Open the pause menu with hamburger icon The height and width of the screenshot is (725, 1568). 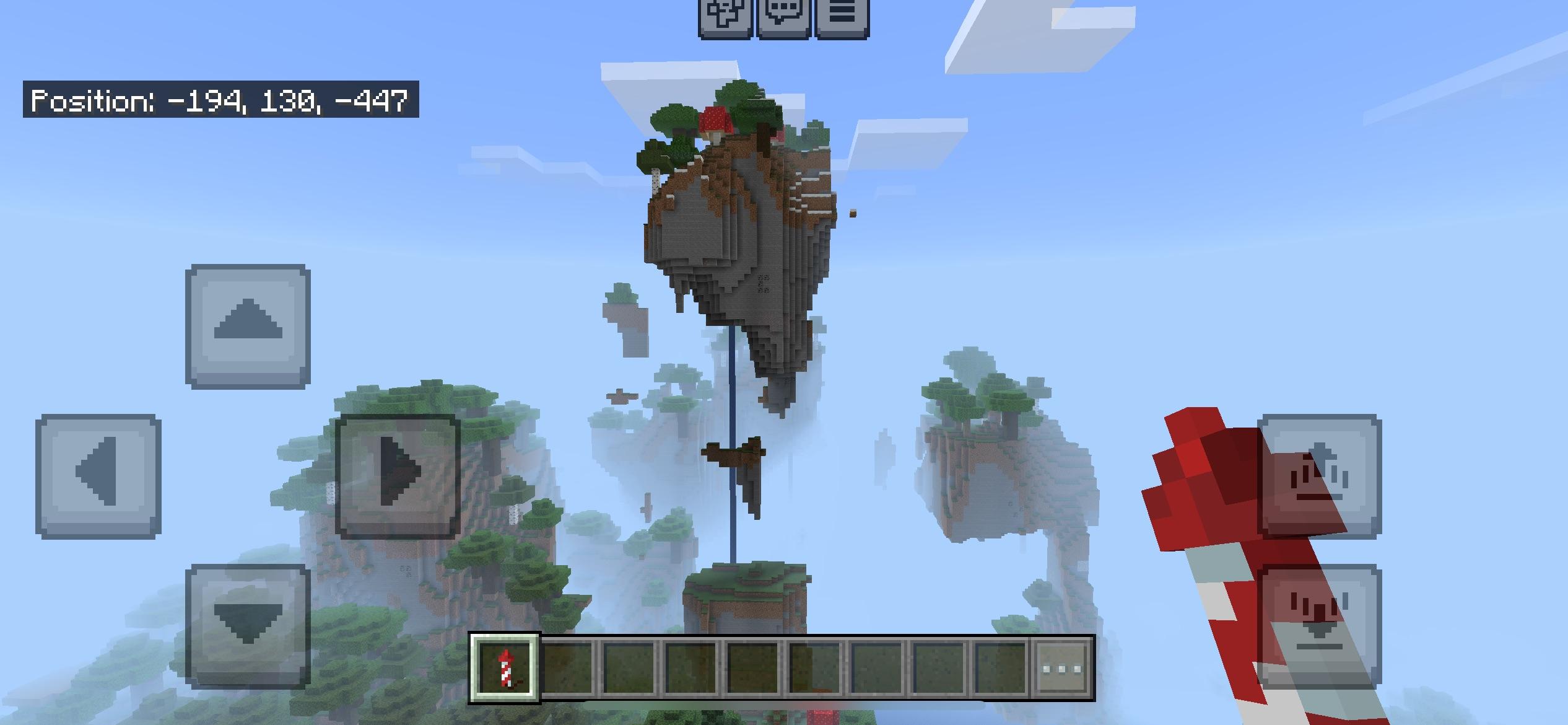(x=842, y=15)
